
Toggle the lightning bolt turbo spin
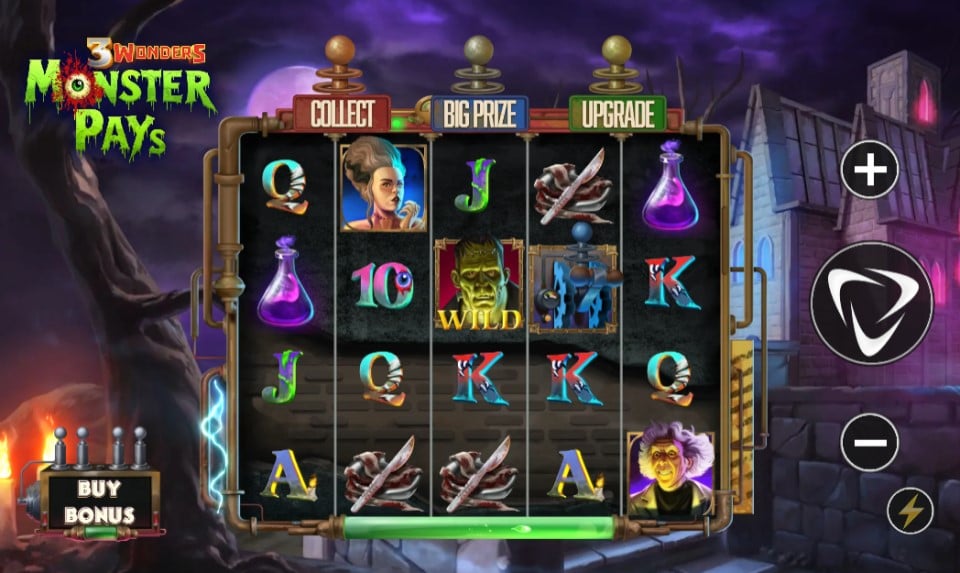[910, 512]
